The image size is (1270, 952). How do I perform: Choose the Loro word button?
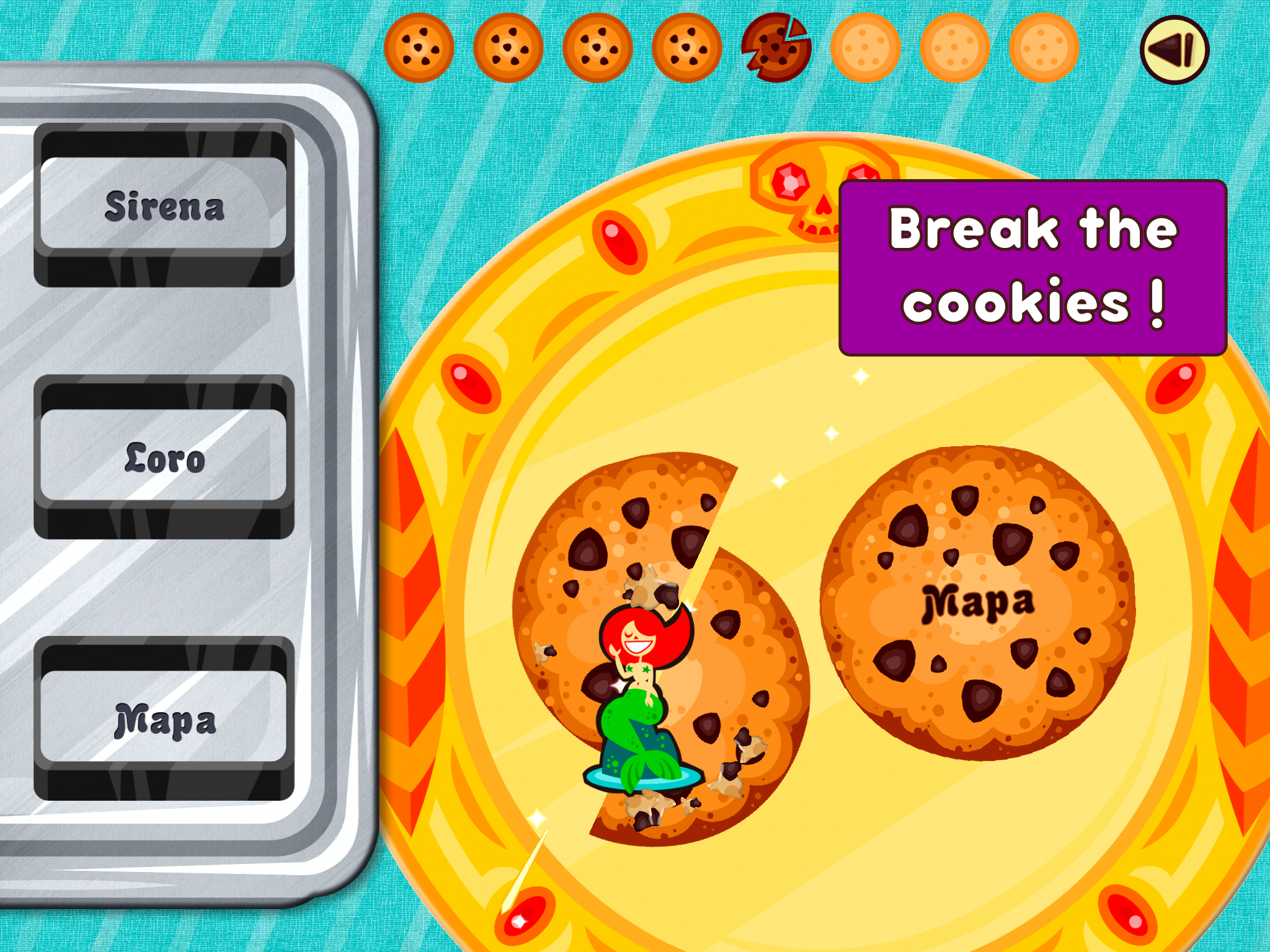coord(164,457)
